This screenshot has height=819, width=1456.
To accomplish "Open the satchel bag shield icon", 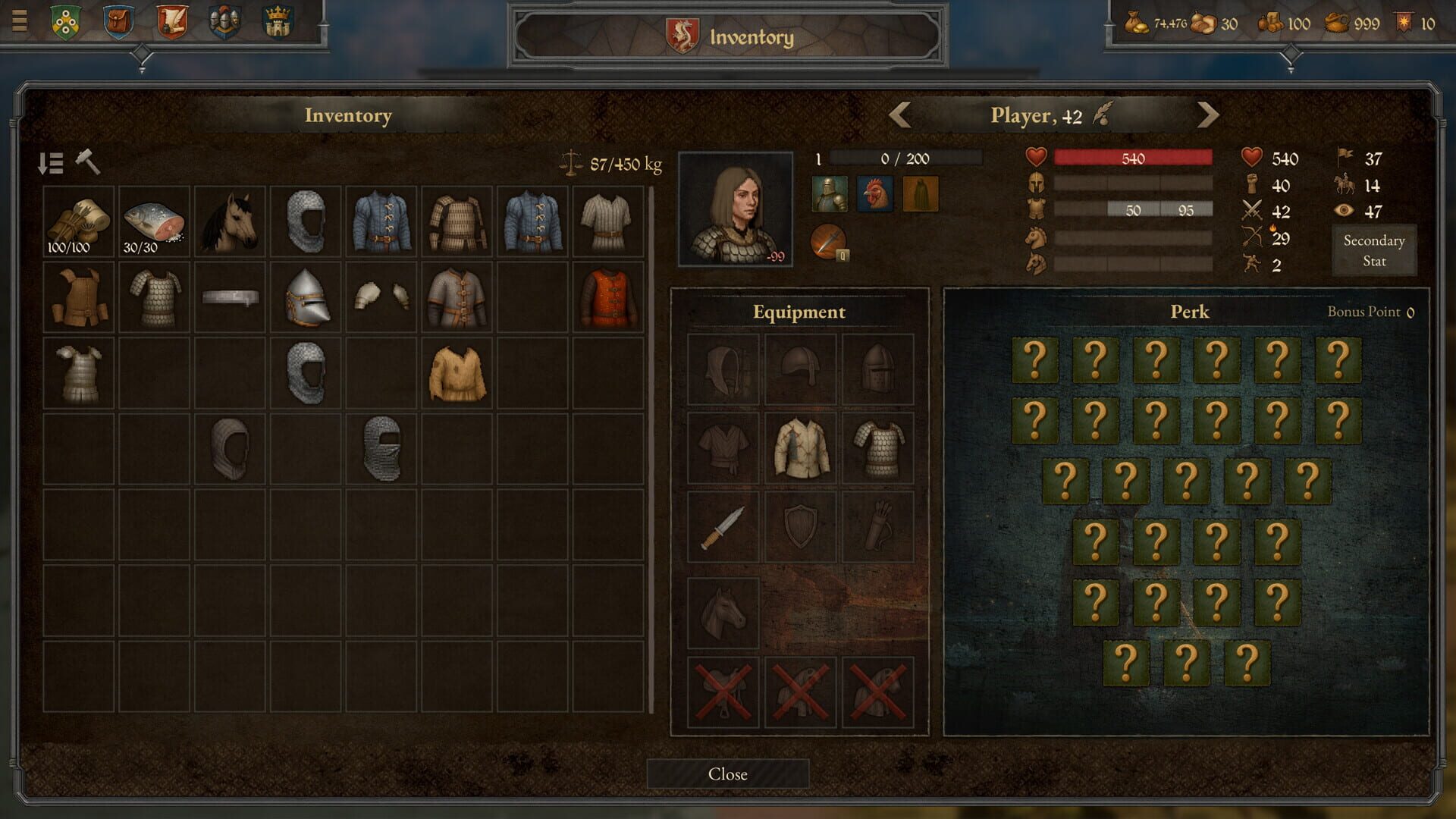I will click(118, 21).
